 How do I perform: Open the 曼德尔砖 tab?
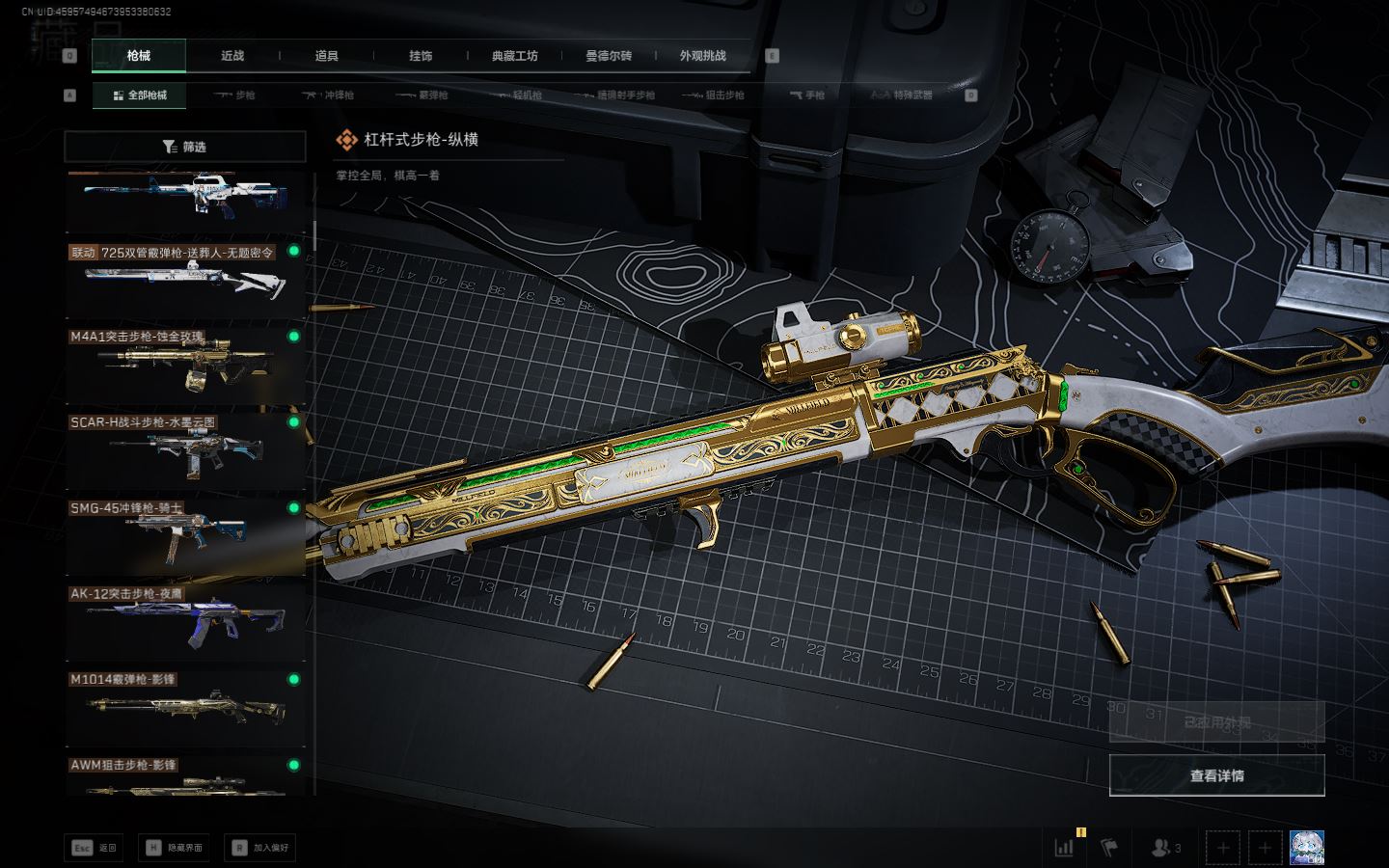tap(609, 56)
